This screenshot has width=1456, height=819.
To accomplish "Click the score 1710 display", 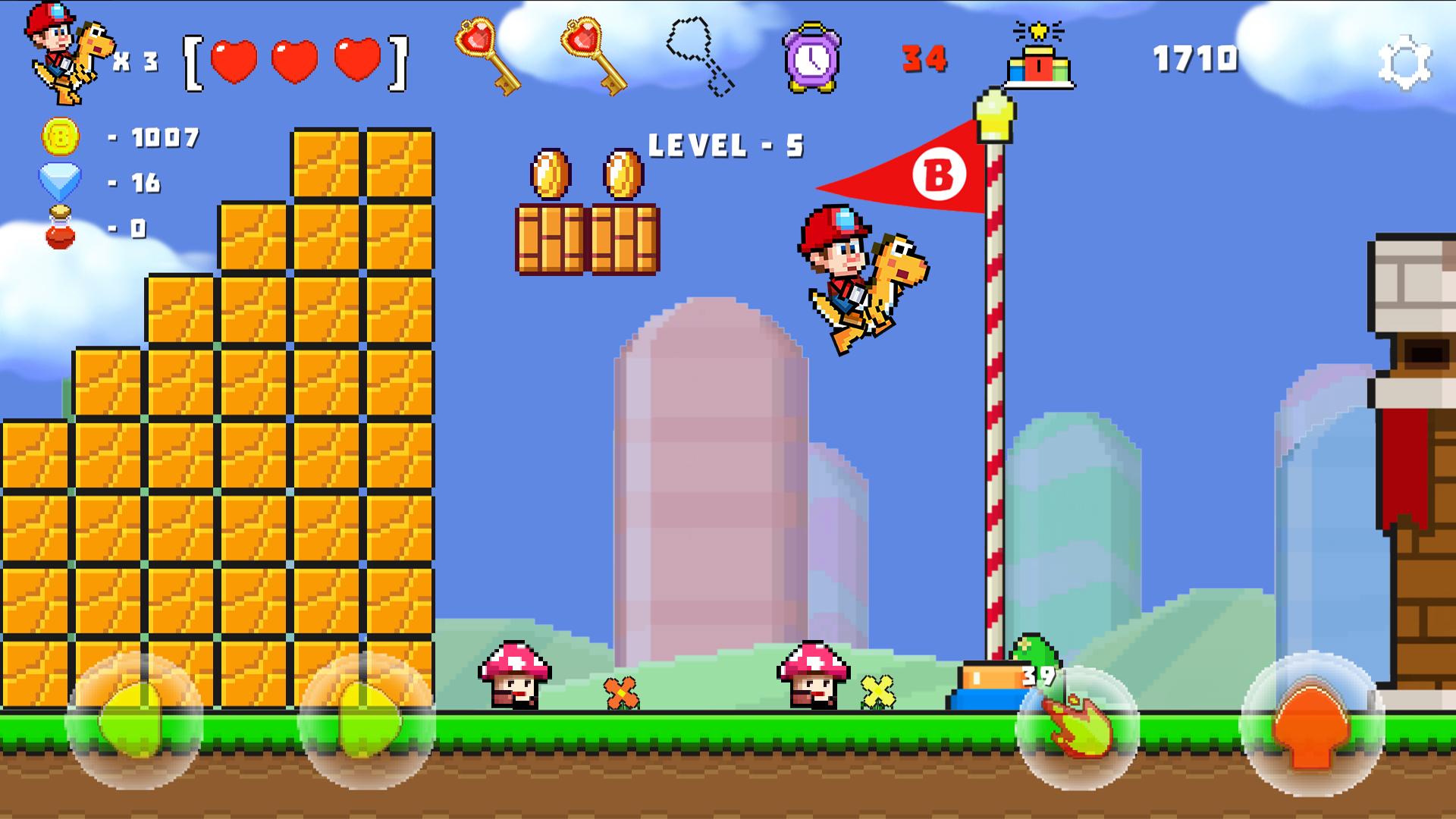I will (x=1196, y=59).
